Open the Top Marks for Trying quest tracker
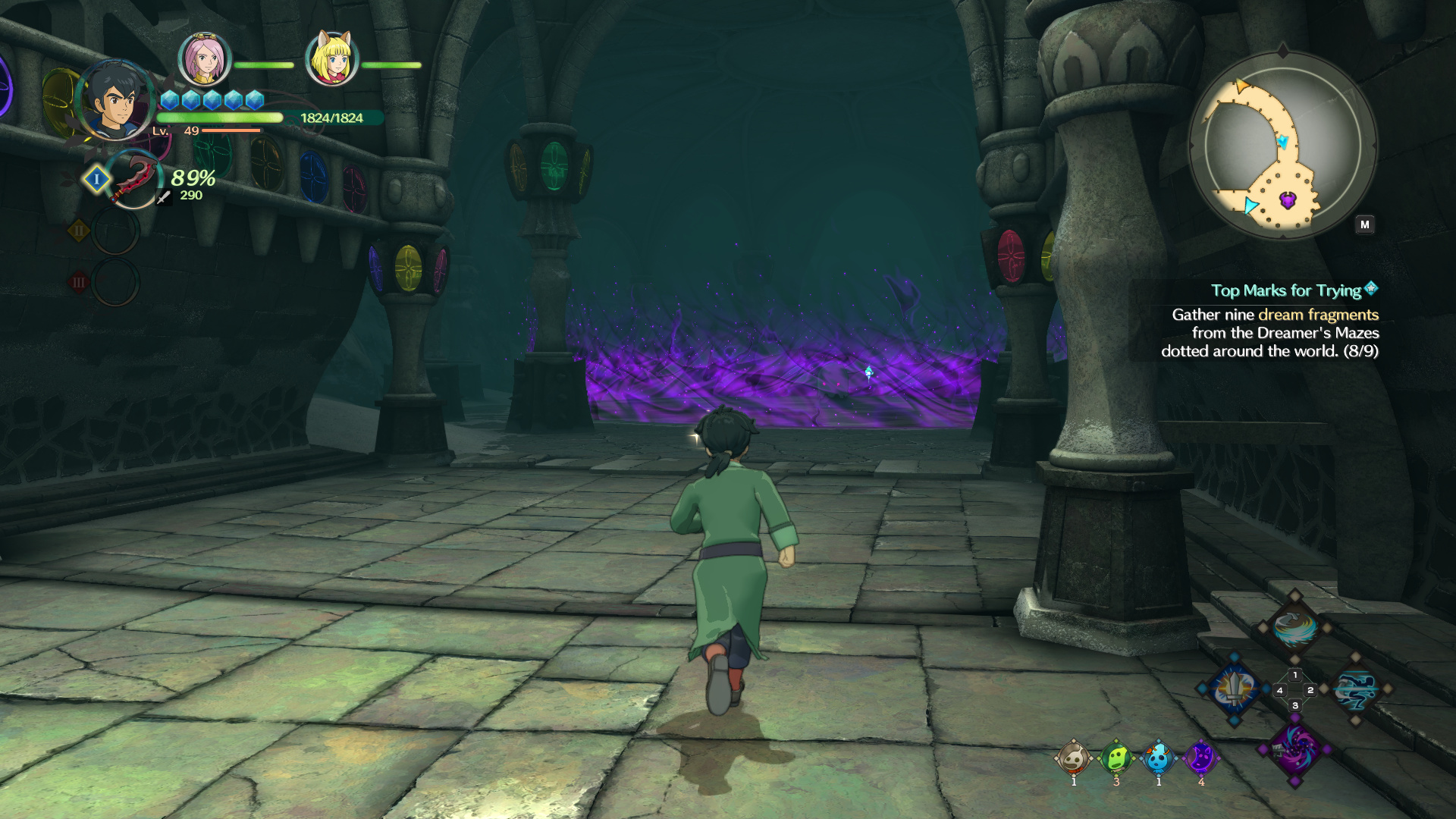 point(1286,290)
